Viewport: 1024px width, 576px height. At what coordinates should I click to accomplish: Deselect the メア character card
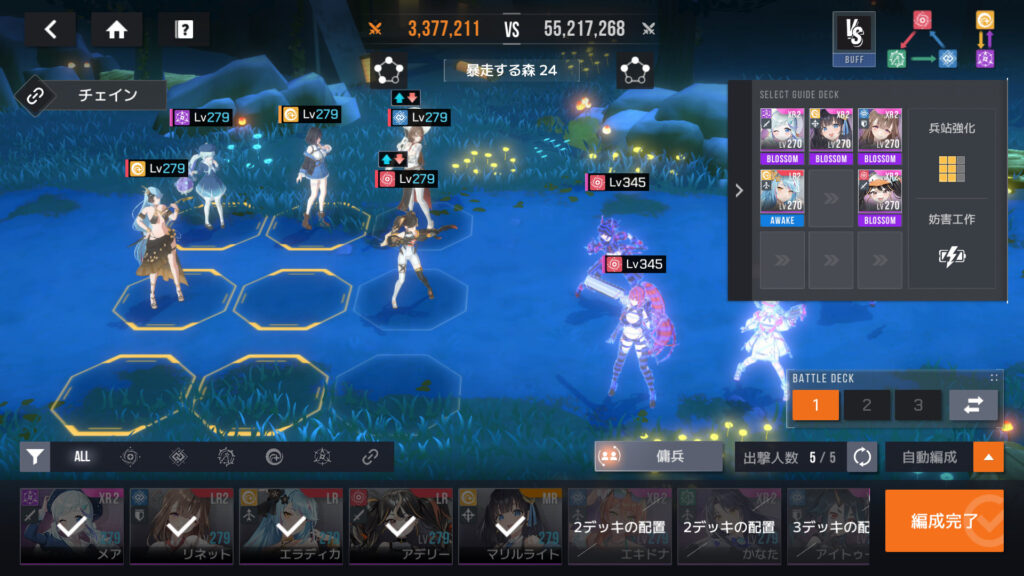[72, 525]
